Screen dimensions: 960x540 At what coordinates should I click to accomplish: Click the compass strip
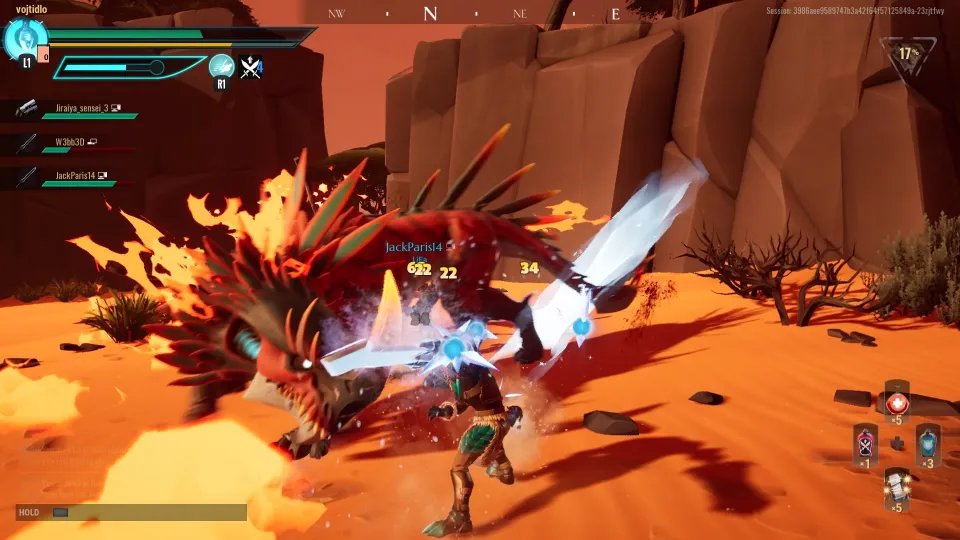478,13
